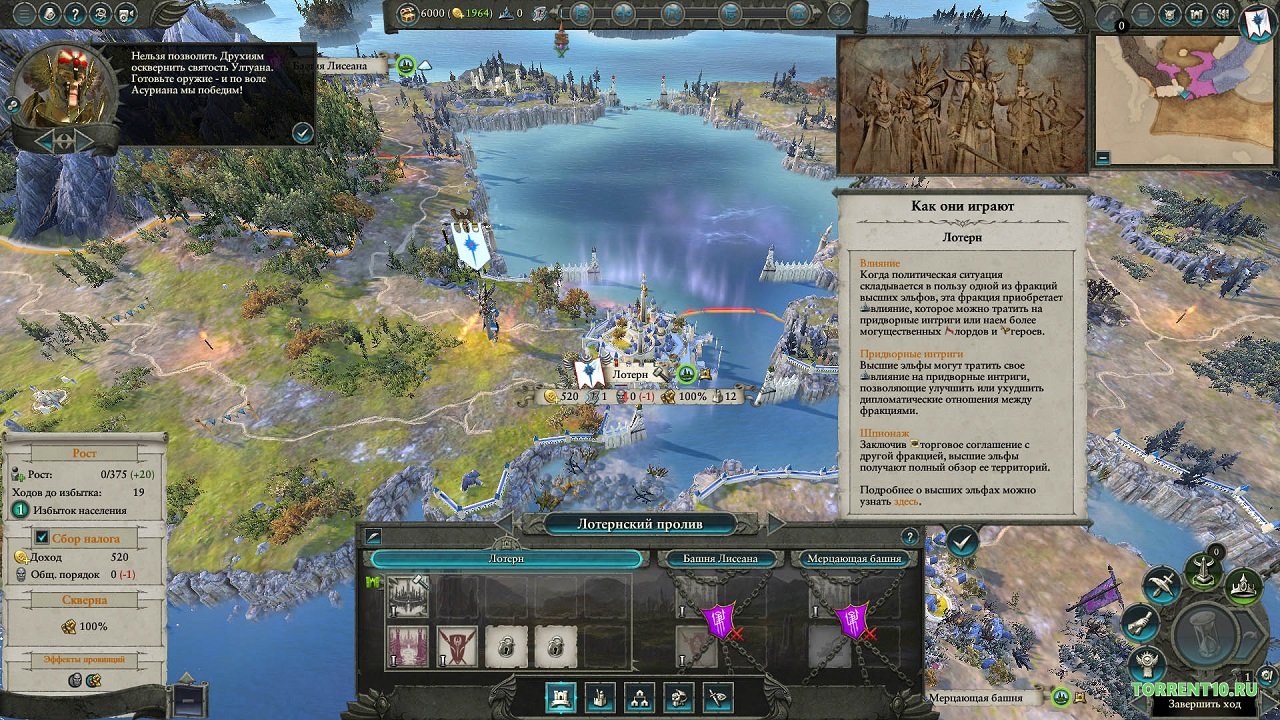
Task: Select the Мерцающая башня settlement header
Action: 856,559
